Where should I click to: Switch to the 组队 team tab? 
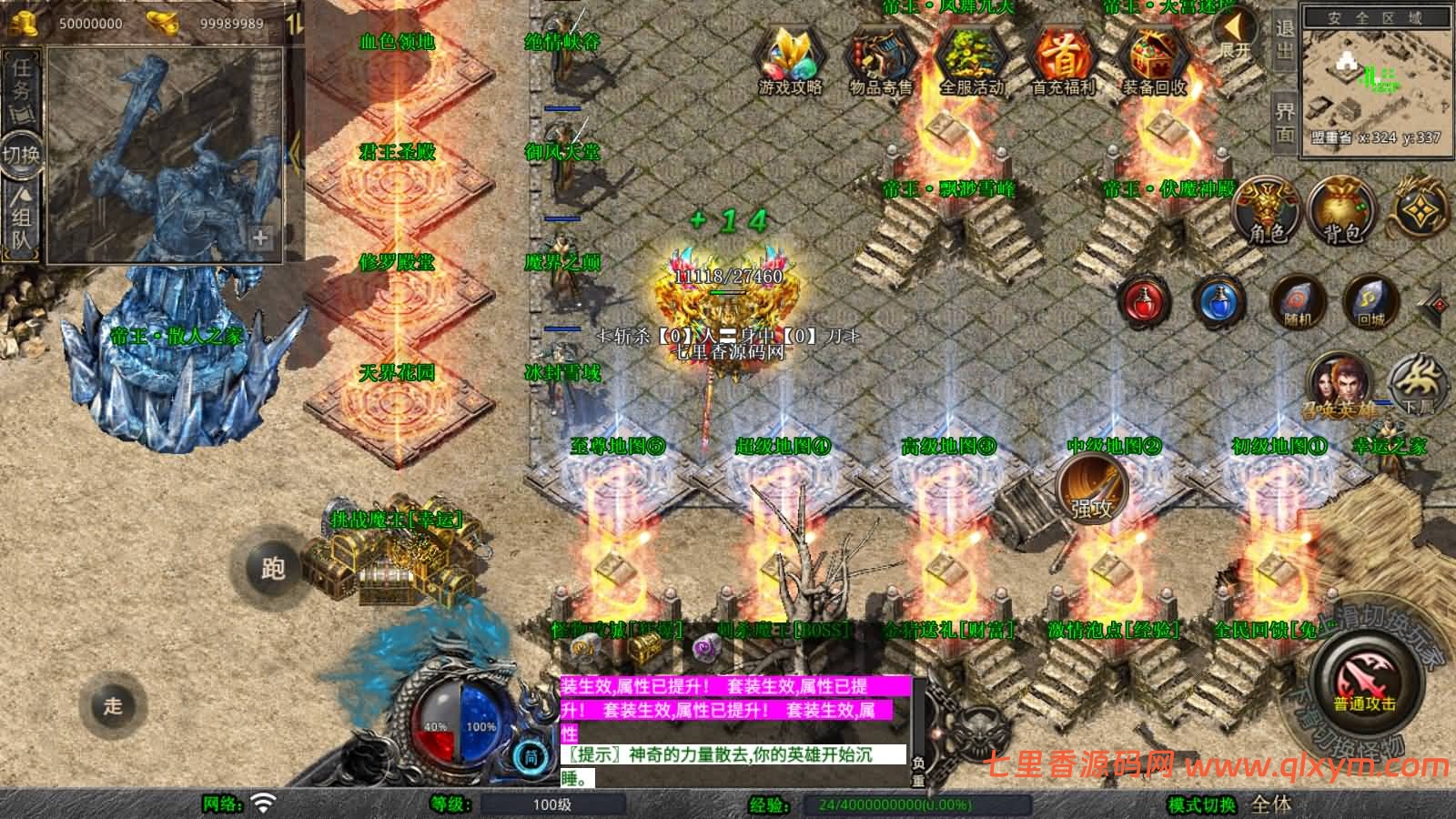pos(21,218)
